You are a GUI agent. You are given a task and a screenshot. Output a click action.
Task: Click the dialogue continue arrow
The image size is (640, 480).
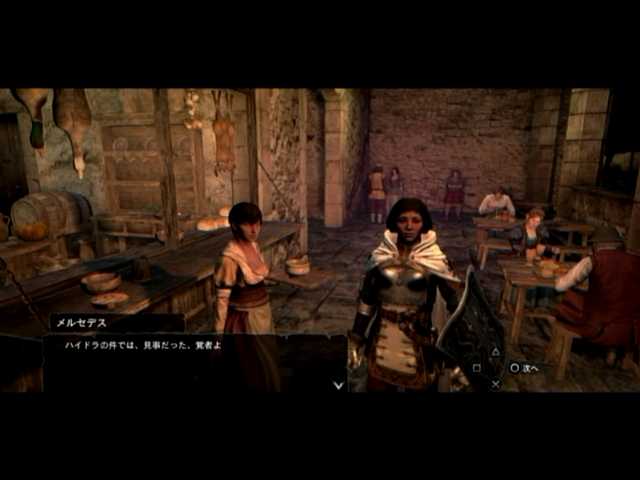338,384
